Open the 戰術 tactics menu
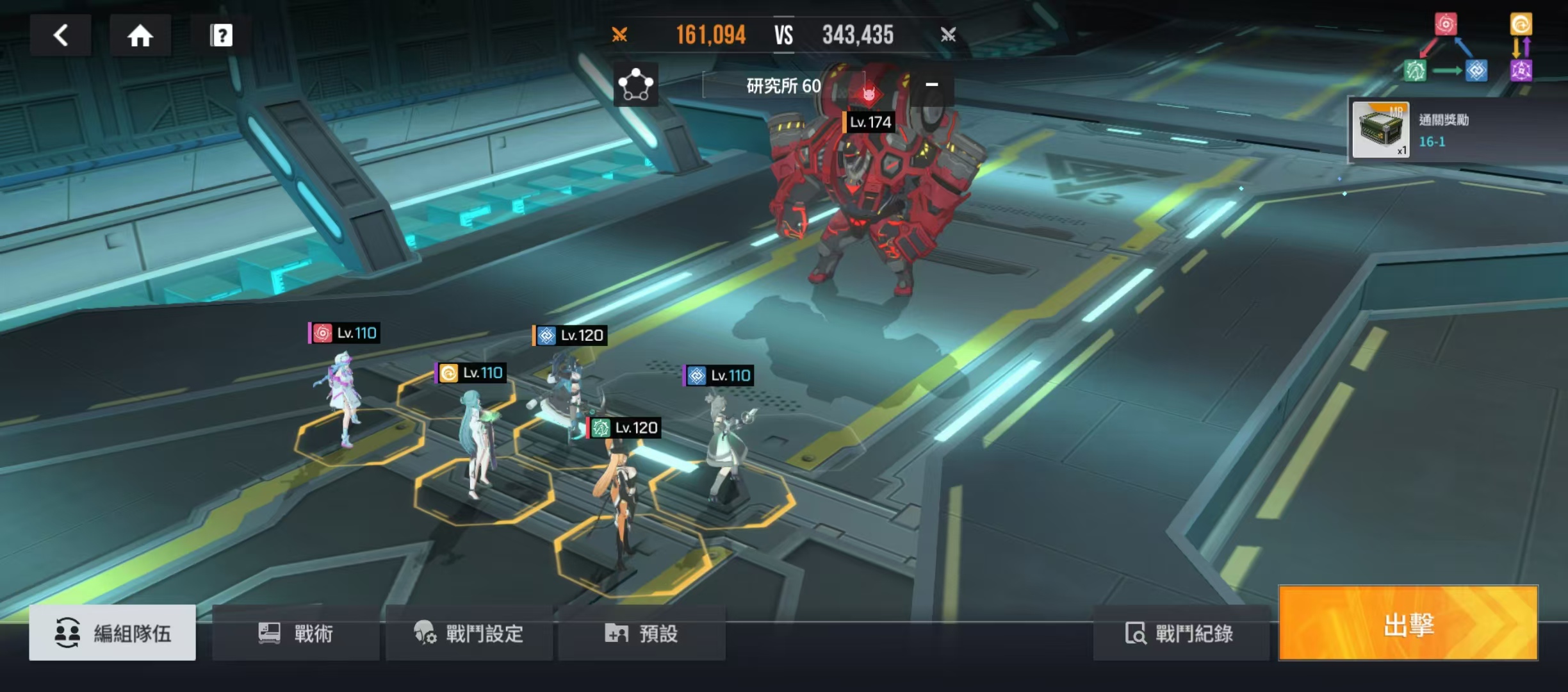The image size is (1568, 692). [296, 633]
